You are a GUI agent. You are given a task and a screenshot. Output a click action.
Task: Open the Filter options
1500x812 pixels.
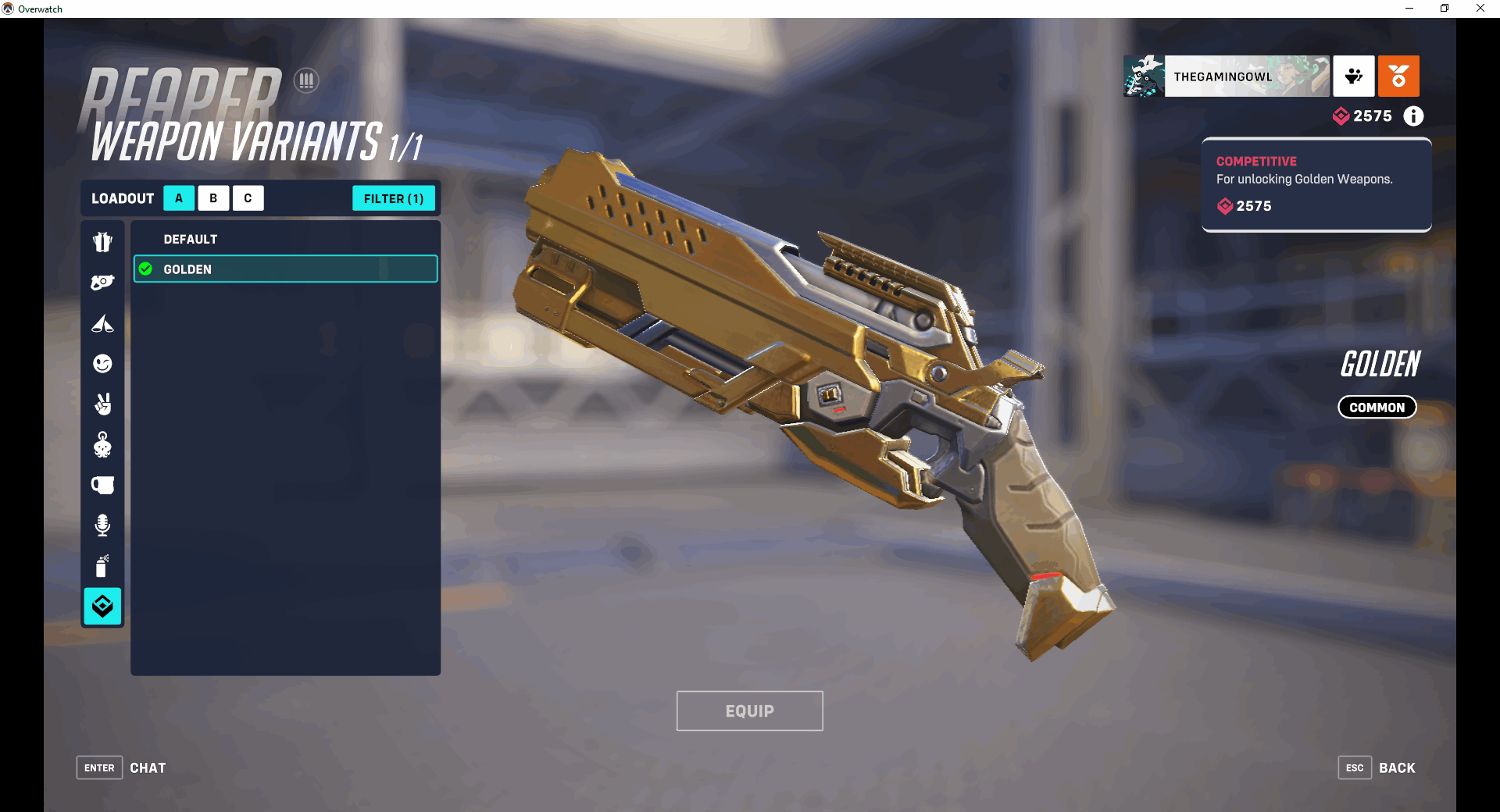(x=394, y=198)
